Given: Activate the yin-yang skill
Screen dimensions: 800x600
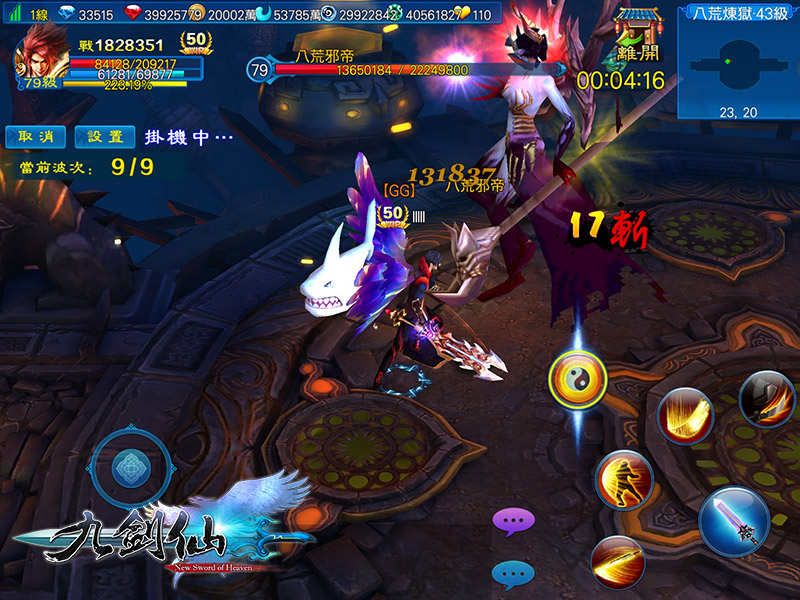Looking at the screenshot, I should click(x=578, y=381).
